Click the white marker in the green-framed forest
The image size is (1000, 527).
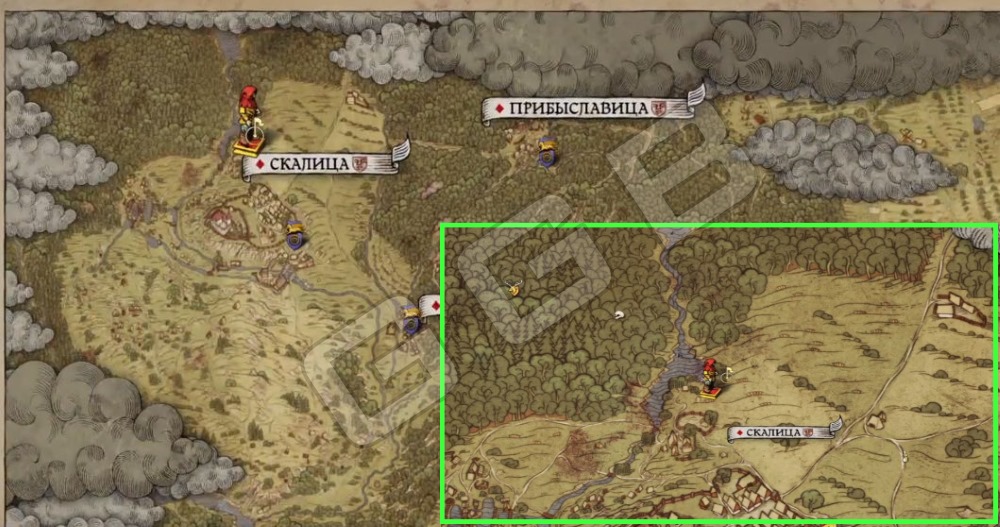click(620, 314)
